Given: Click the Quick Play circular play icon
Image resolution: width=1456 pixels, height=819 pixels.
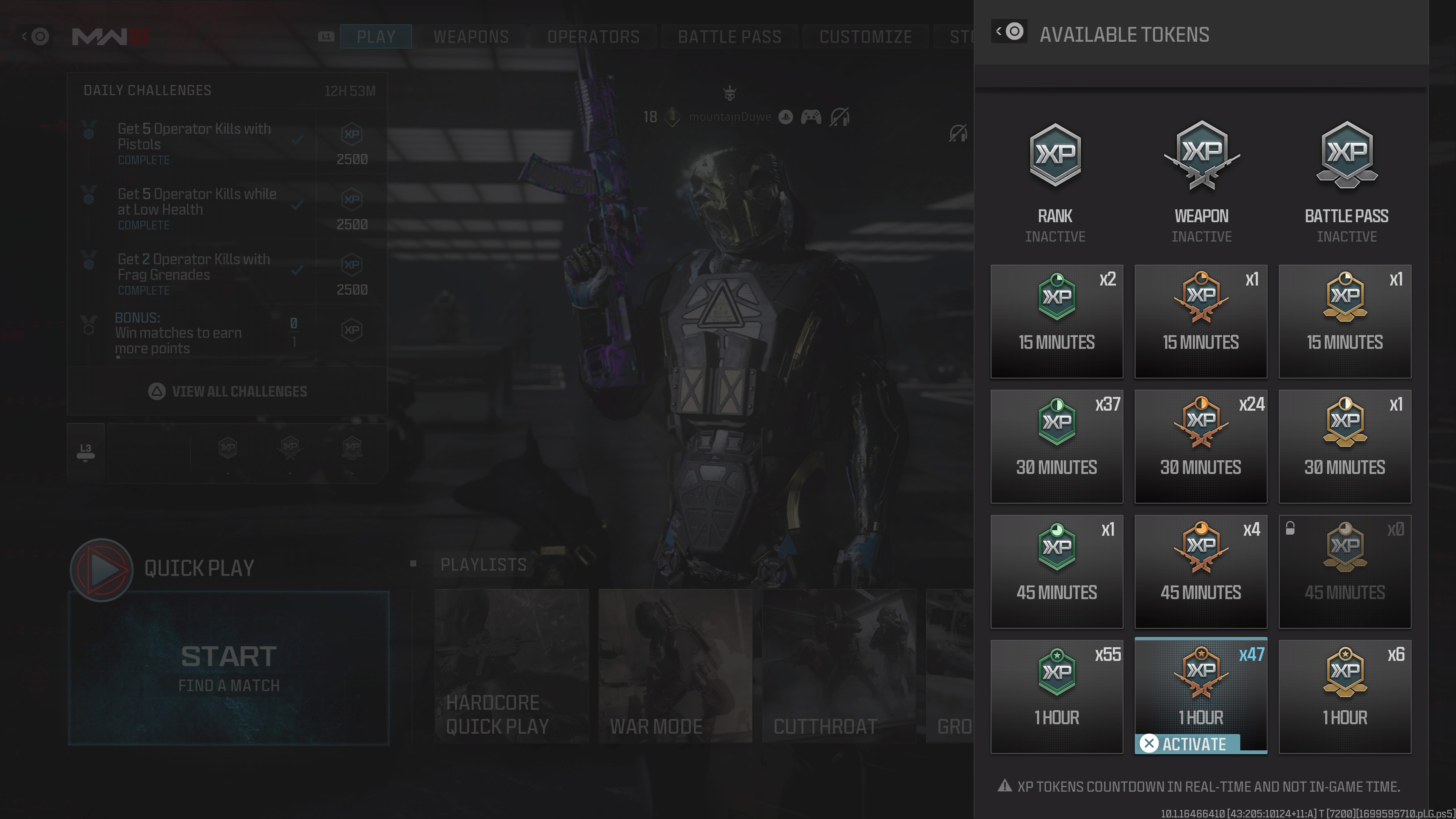Looking at the screenshot, I should coord(102,569).
